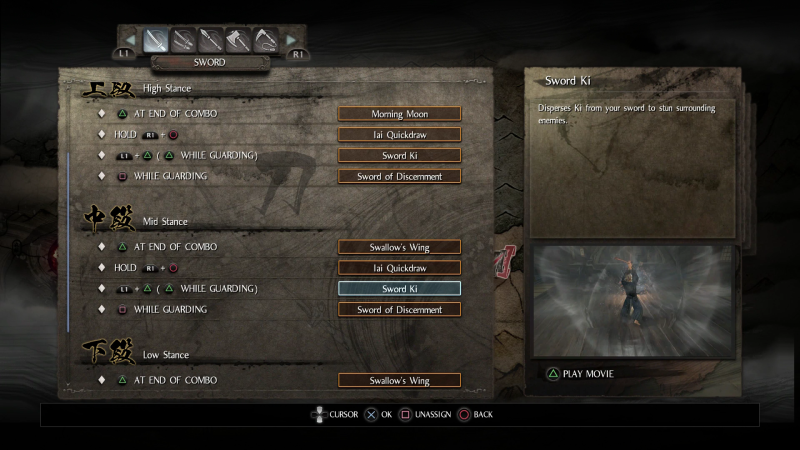Screen dimensions: 800x450
Task: Choose Iai Quickdraw under High Stance
Action: coord(400,135)
